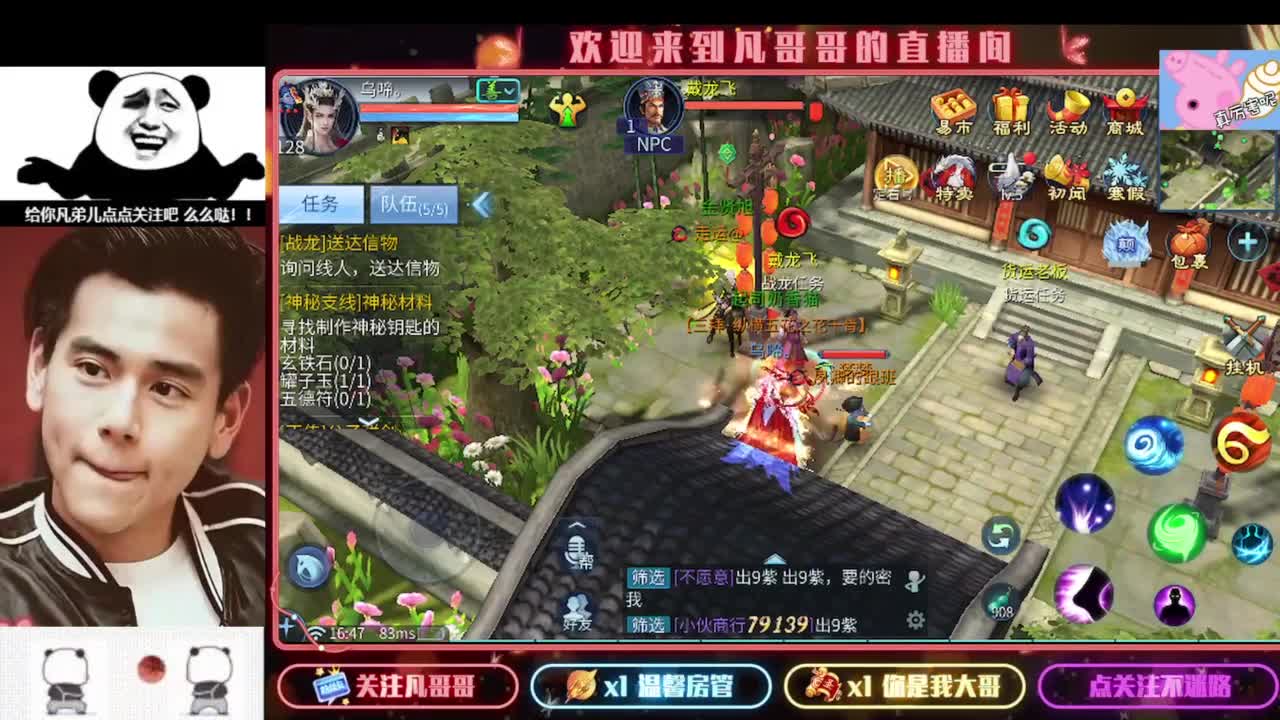Image resolution: width=1280 pixels, height=720 pixels.
Task: Open the 寒假 snowflake event icon
Action: (x=1124, y=172)
